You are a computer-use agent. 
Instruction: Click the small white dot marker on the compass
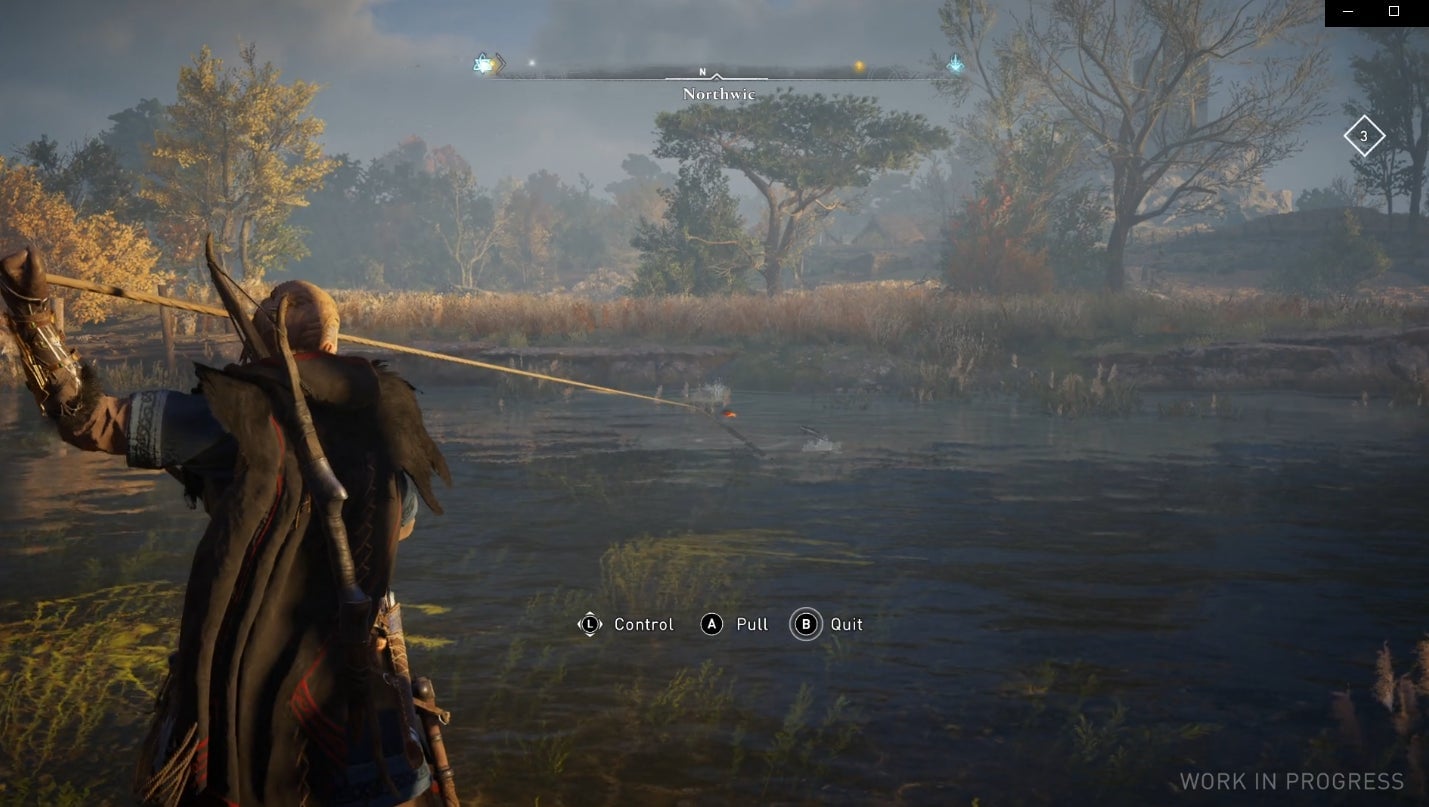[530, 62]
